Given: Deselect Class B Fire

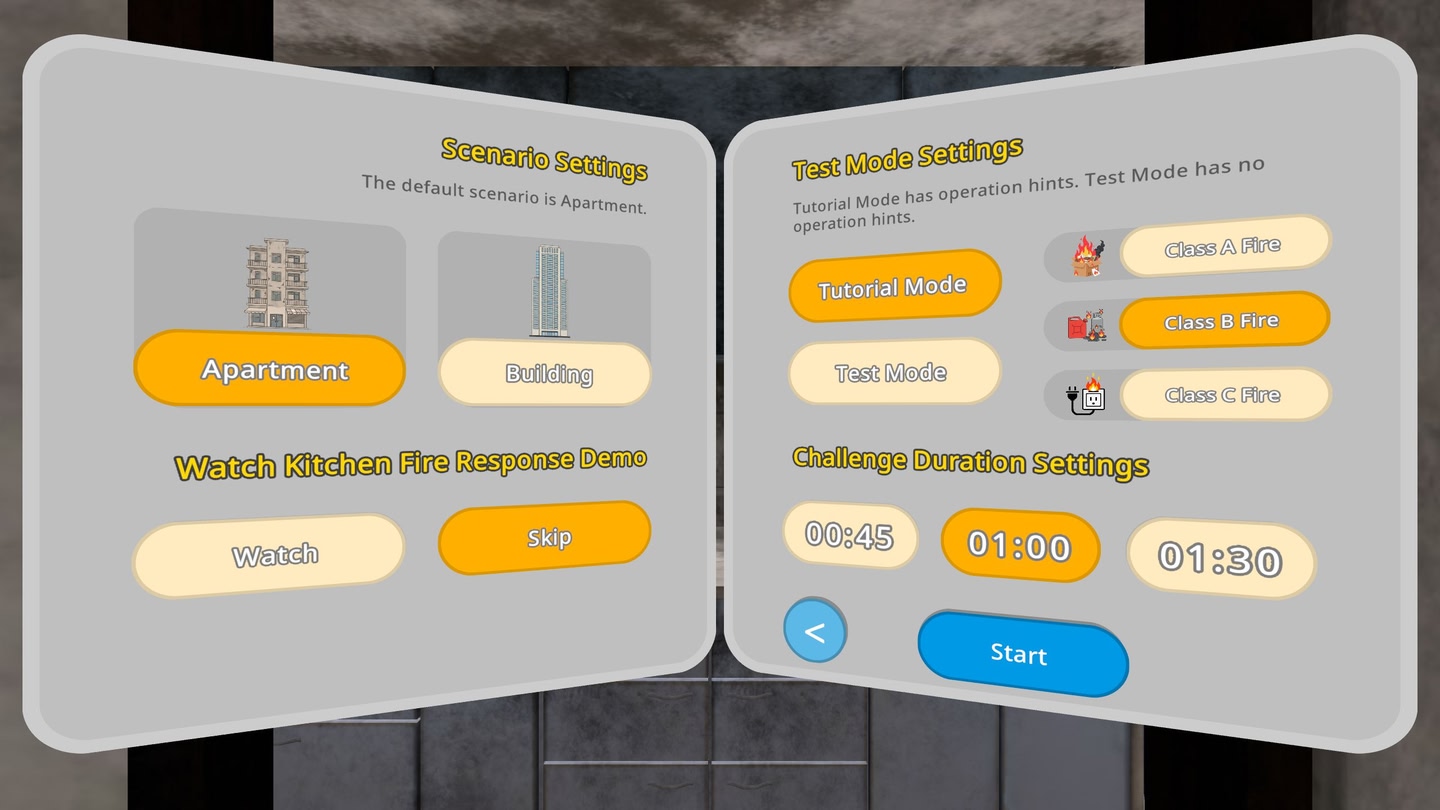Looking at the screenshot, I should click(1223, 321).
